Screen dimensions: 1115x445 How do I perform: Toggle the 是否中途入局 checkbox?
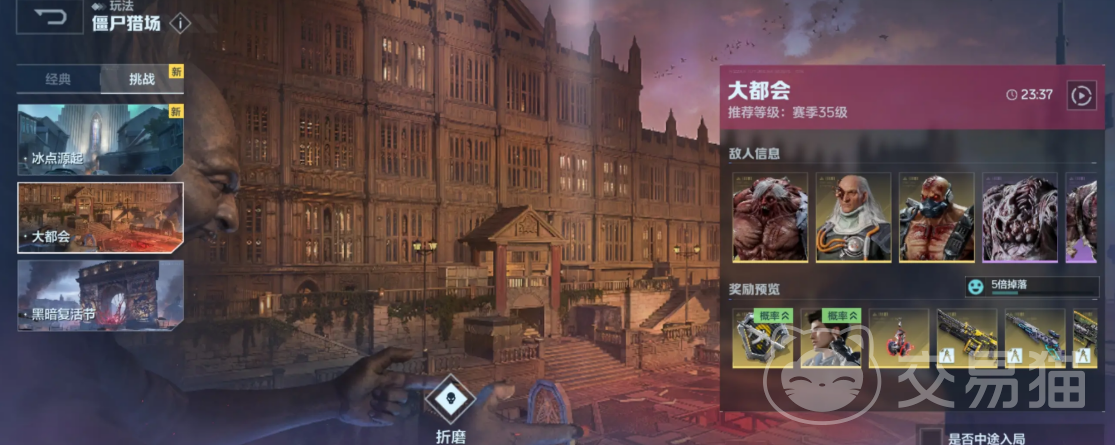[x=931, y=437]
